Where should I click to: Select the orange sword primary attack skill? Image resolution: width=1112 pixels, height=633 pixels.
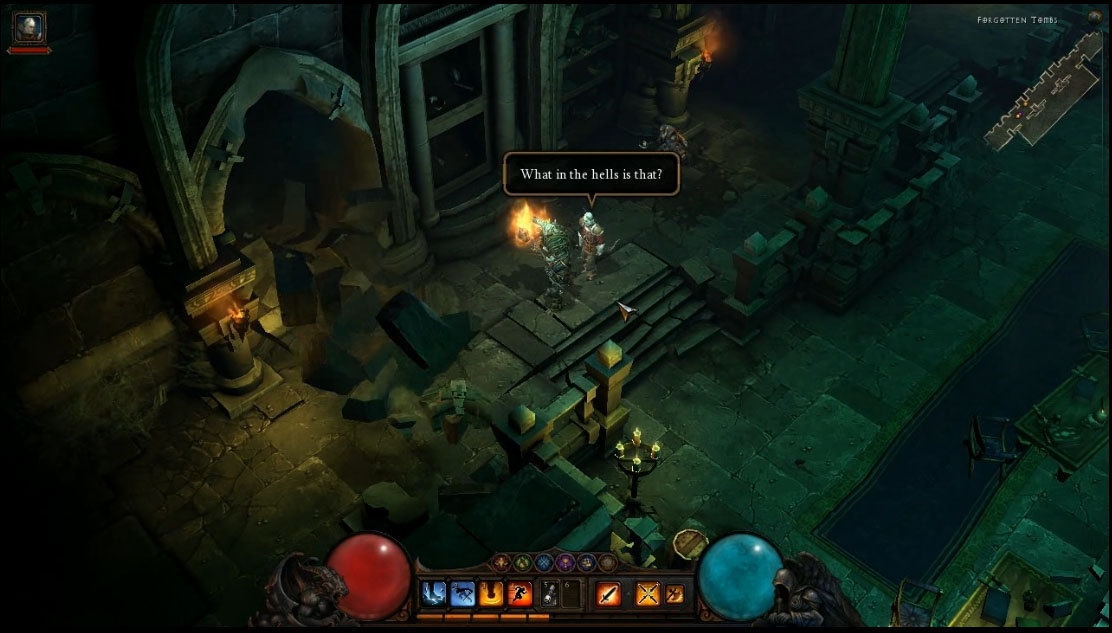tap(608, 594)
